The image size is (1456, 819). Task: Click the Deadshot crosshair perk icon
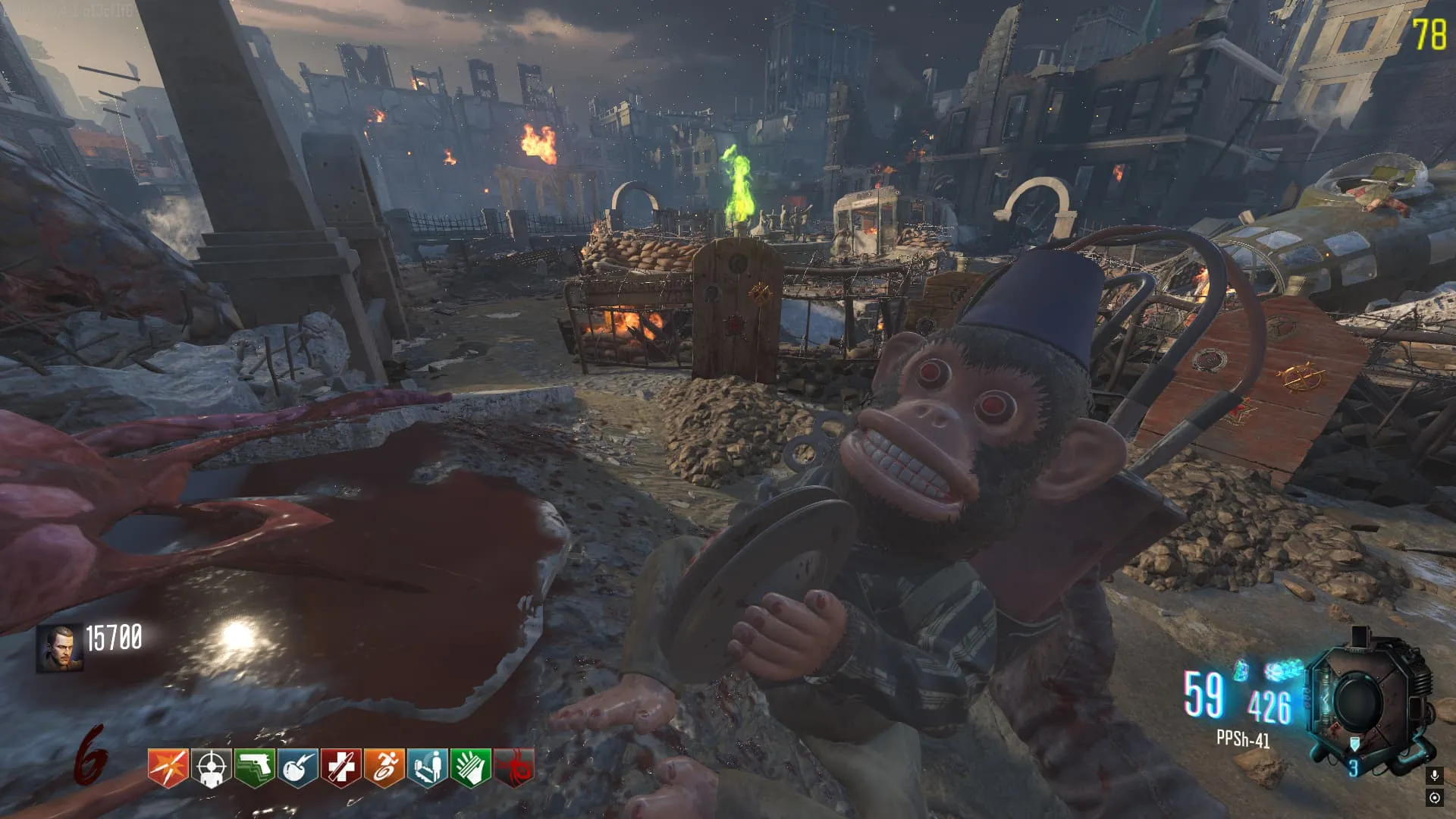[211, 768]
